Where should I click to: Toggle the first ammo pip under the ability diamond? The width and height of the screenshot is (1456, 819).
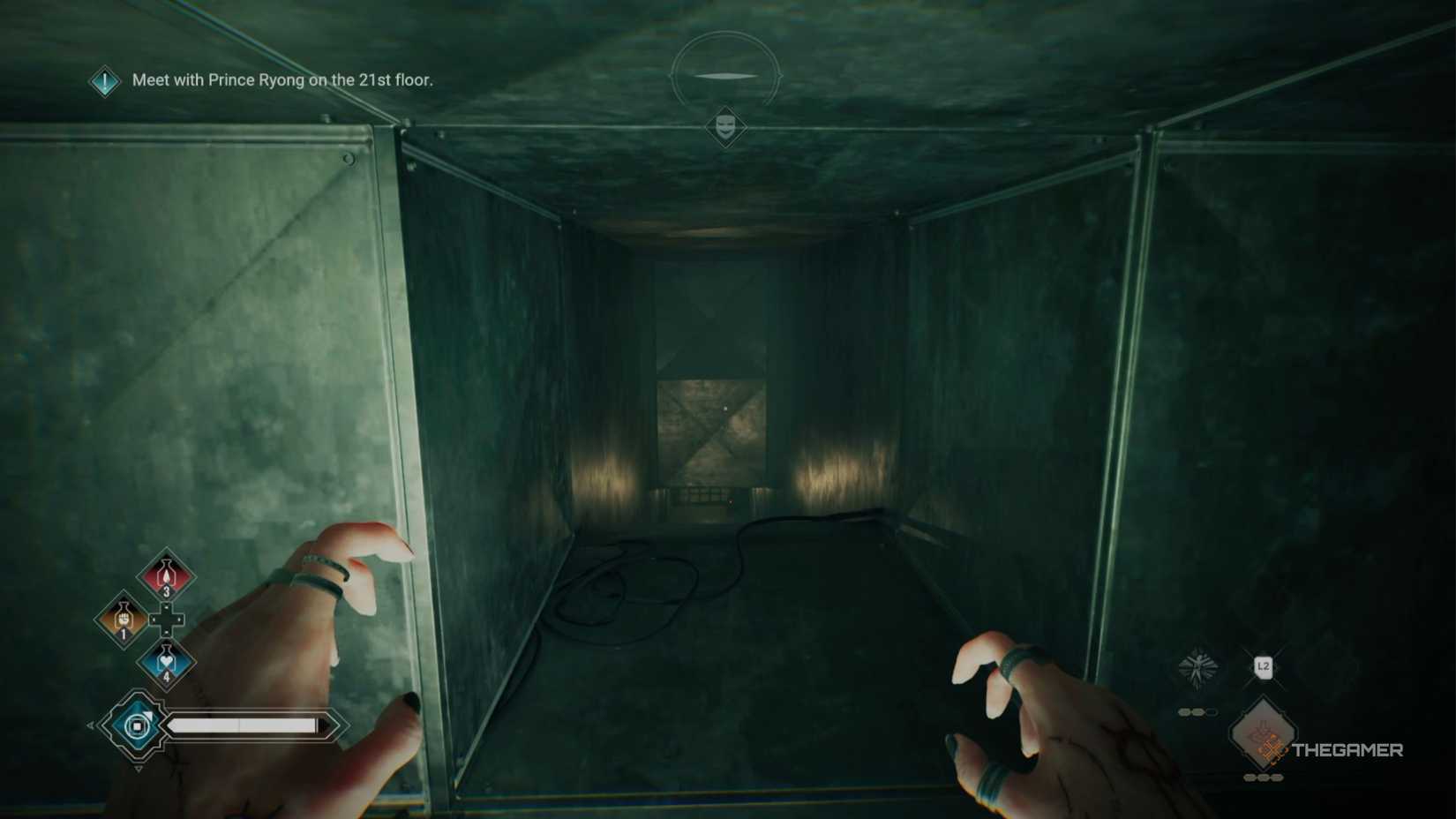pos(1249,776)
